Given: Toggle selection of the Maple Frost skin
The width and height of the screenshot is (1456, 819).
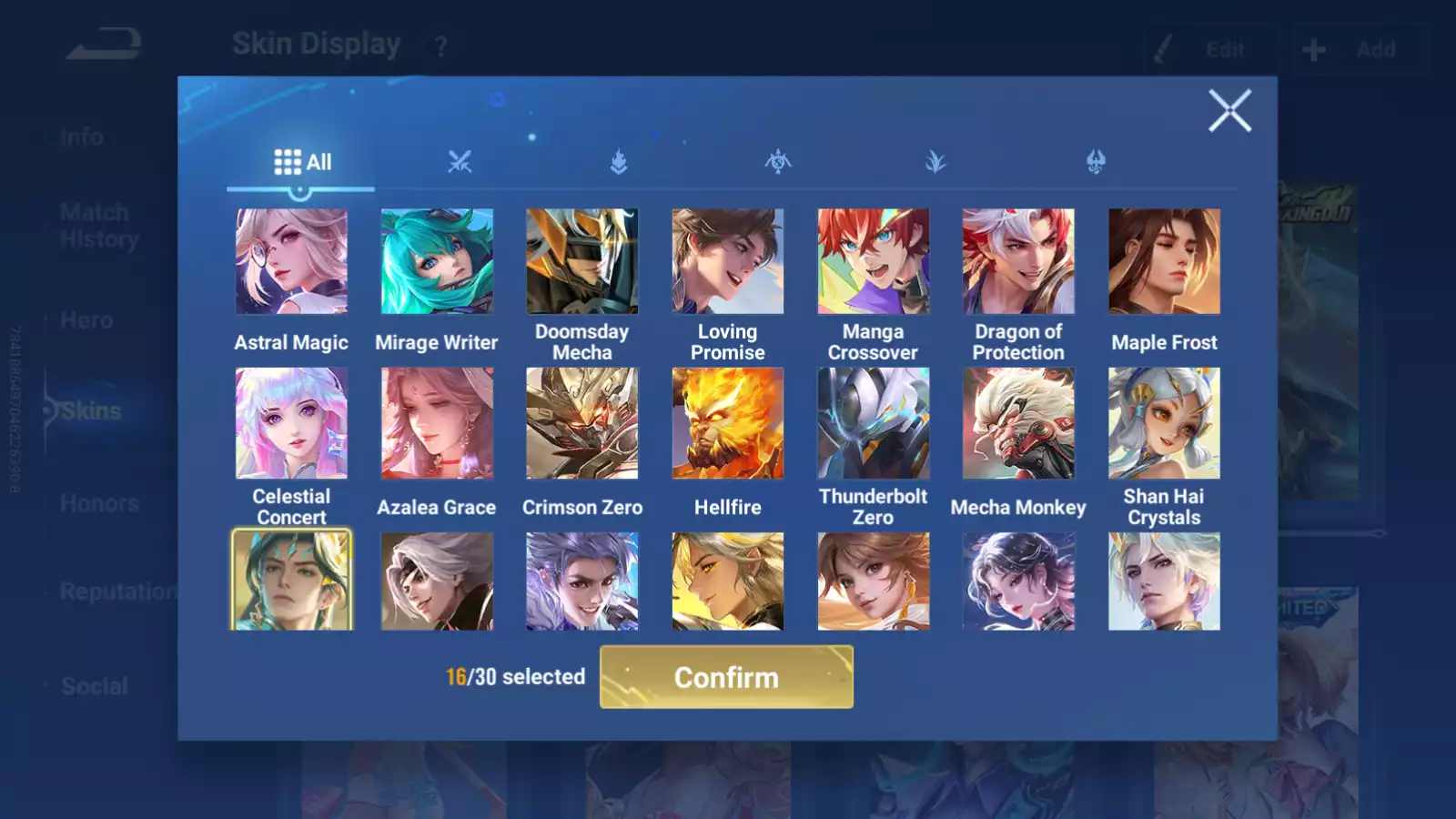Looking at the screenshot, I should coord(1164,261).
